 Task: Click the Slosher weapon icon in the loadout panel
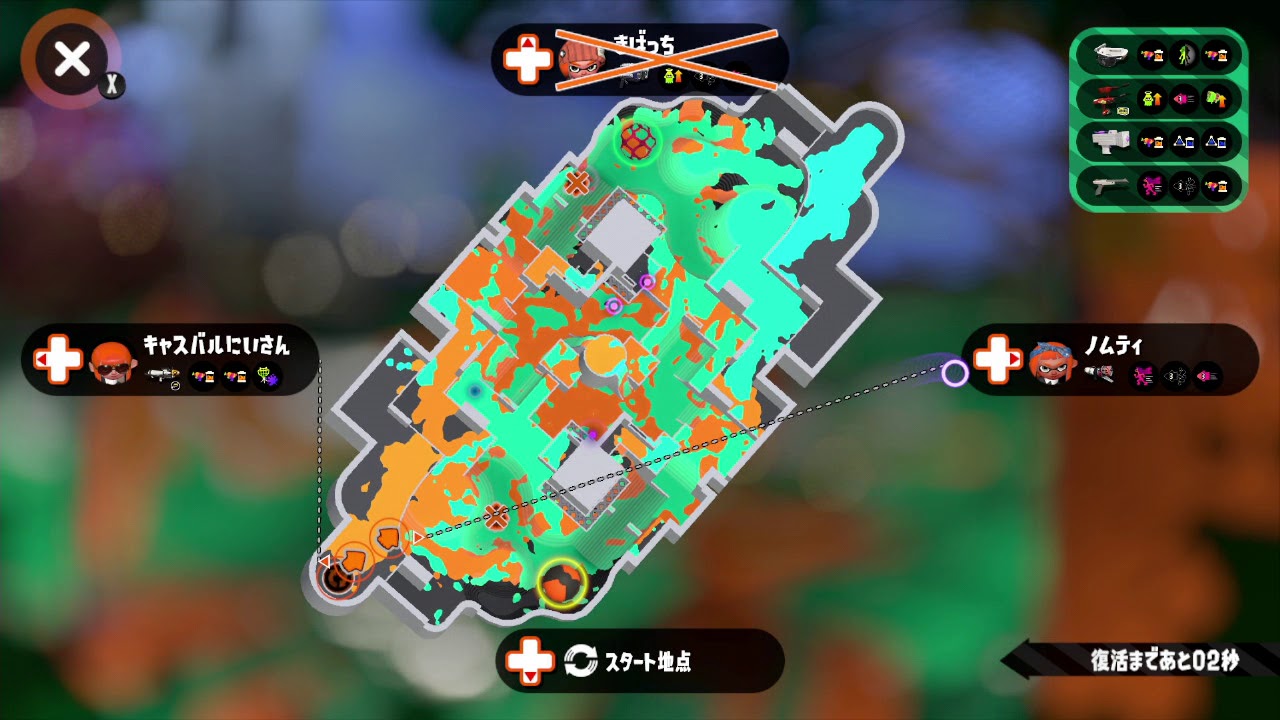pyautogui.click(x=1110, y=55)
